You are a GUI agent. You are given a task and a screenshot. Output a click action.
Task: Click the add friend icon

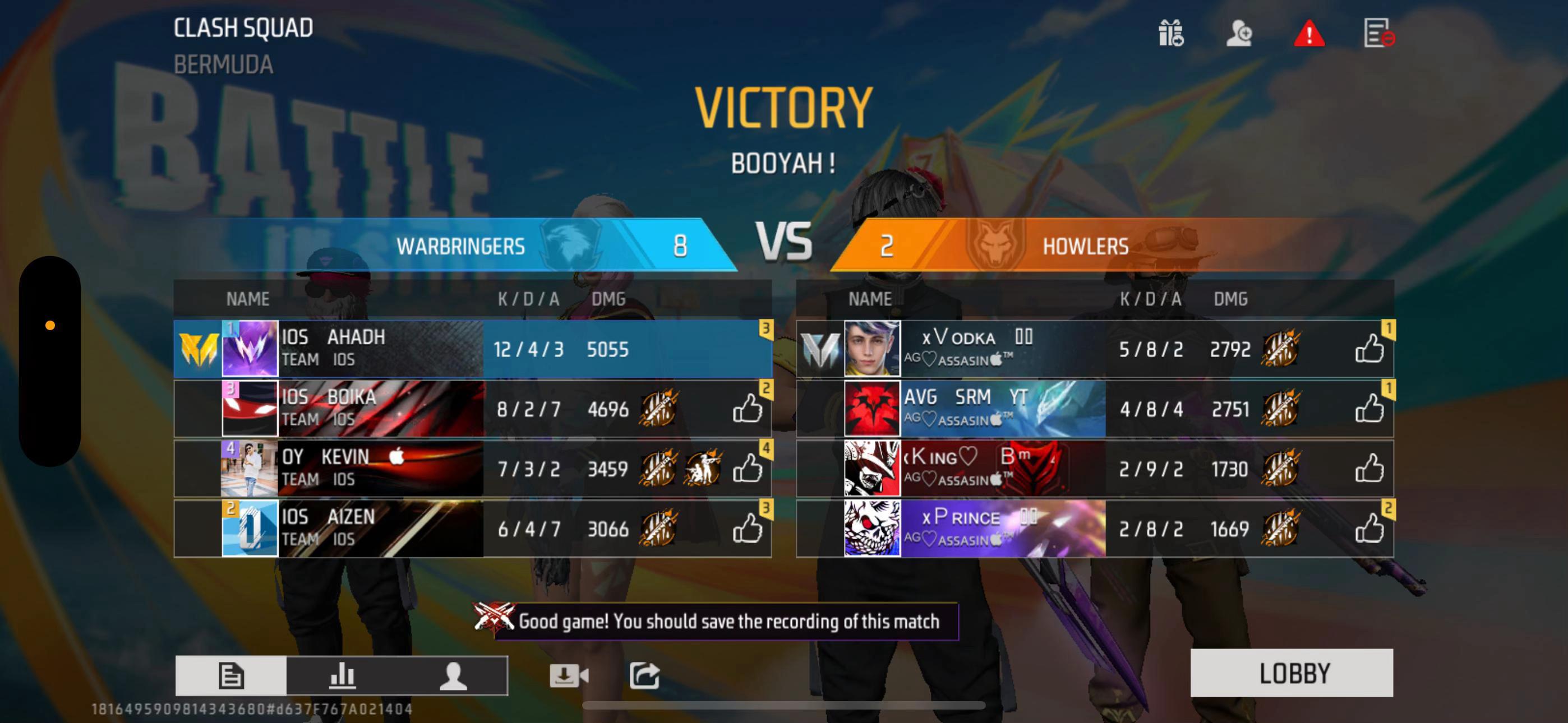pyautogui.click(x=1239, y=33)
